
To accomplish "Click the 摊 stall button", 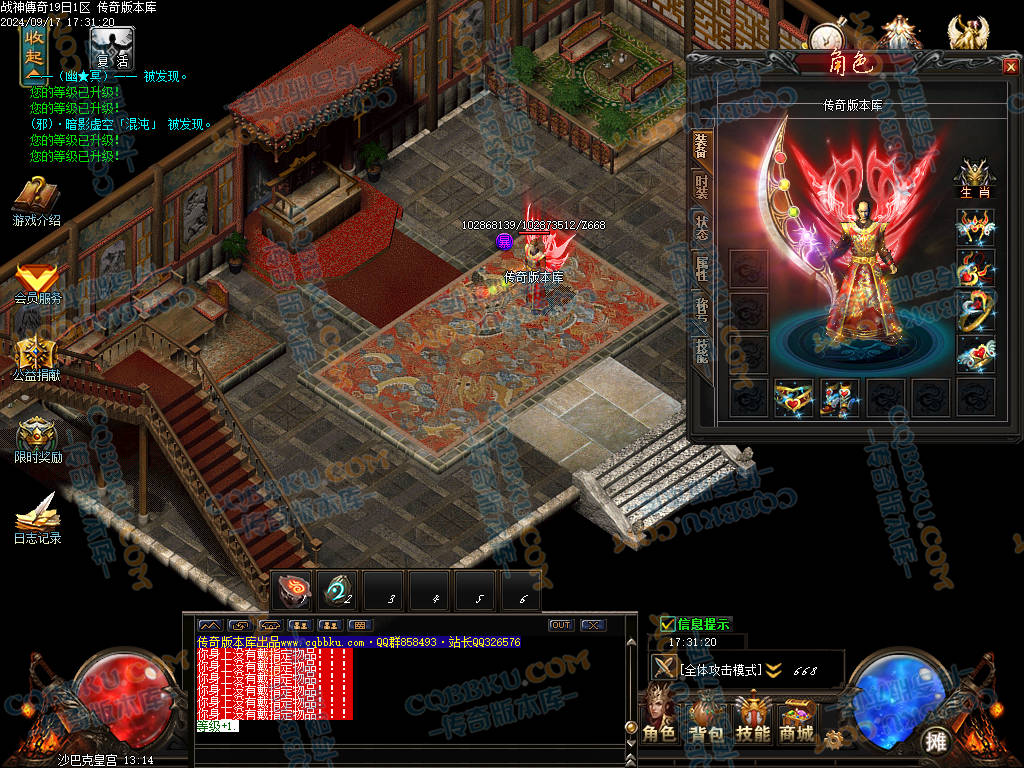I will coord(936,740).
